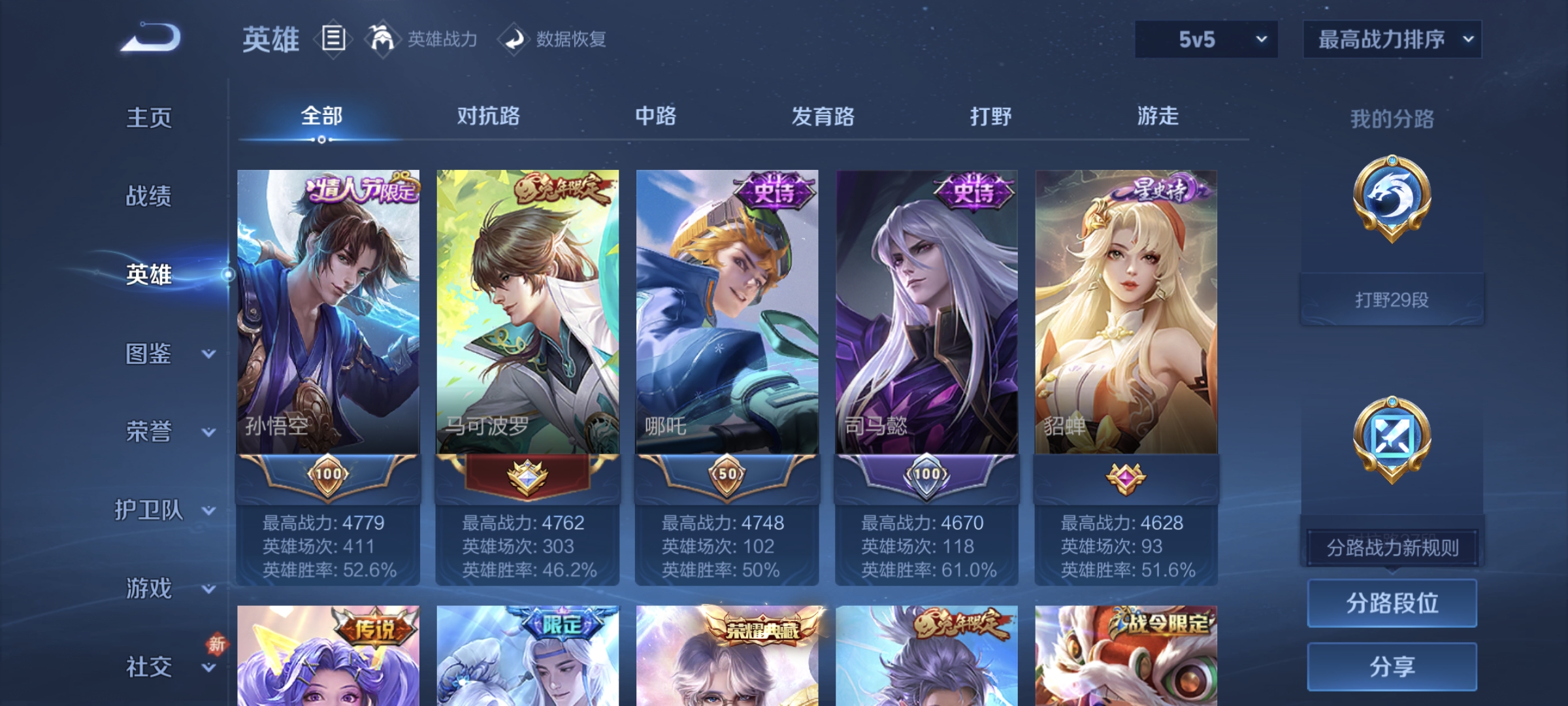This screenshot has height=706, width=1568.
Task: Switch to the 对抗路 tab
Action: pyautogui.click(x=487, y=116)
